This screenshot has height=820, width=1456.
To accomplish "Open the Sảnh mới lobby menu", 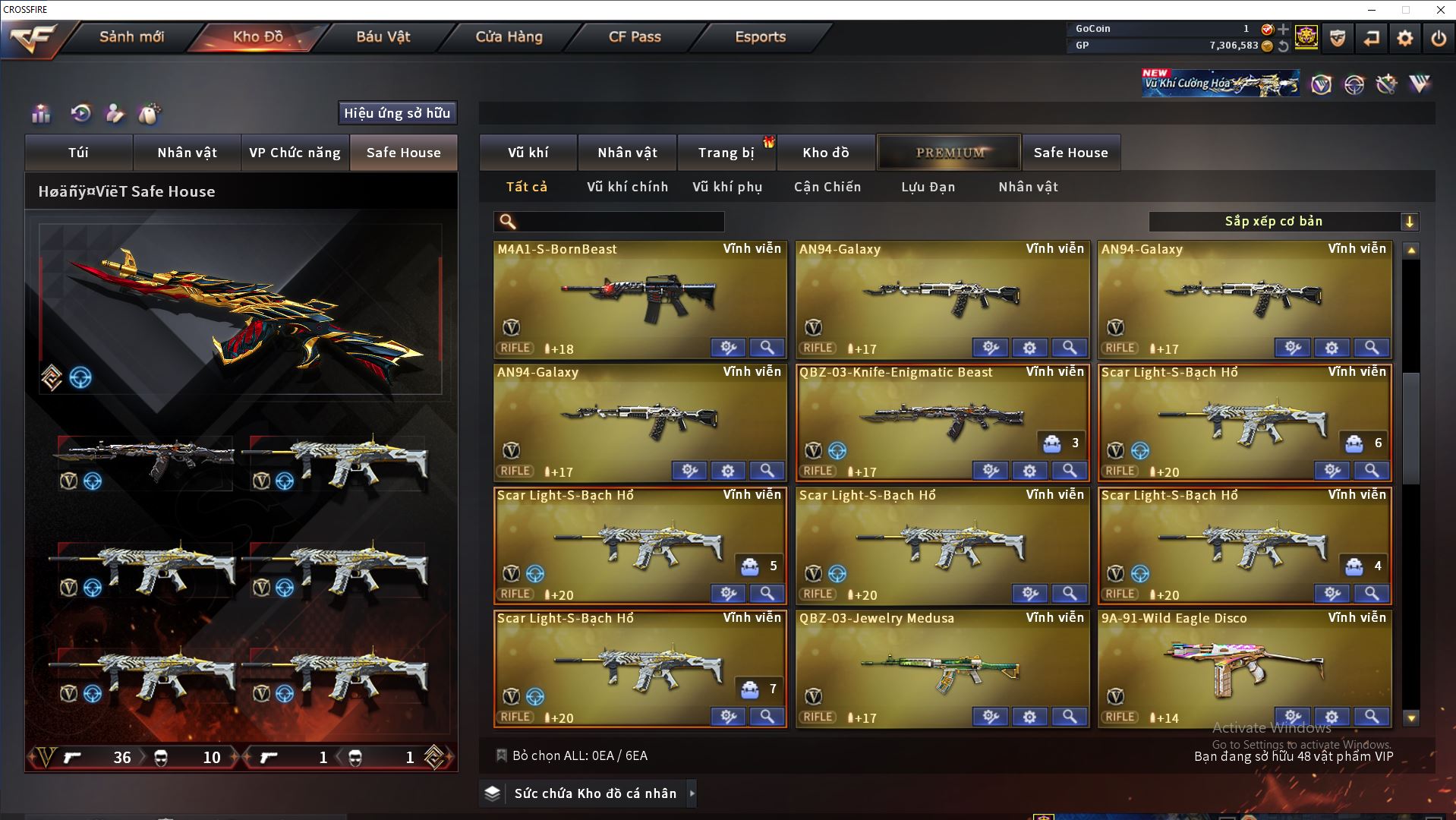I will (x=131, y=36).
